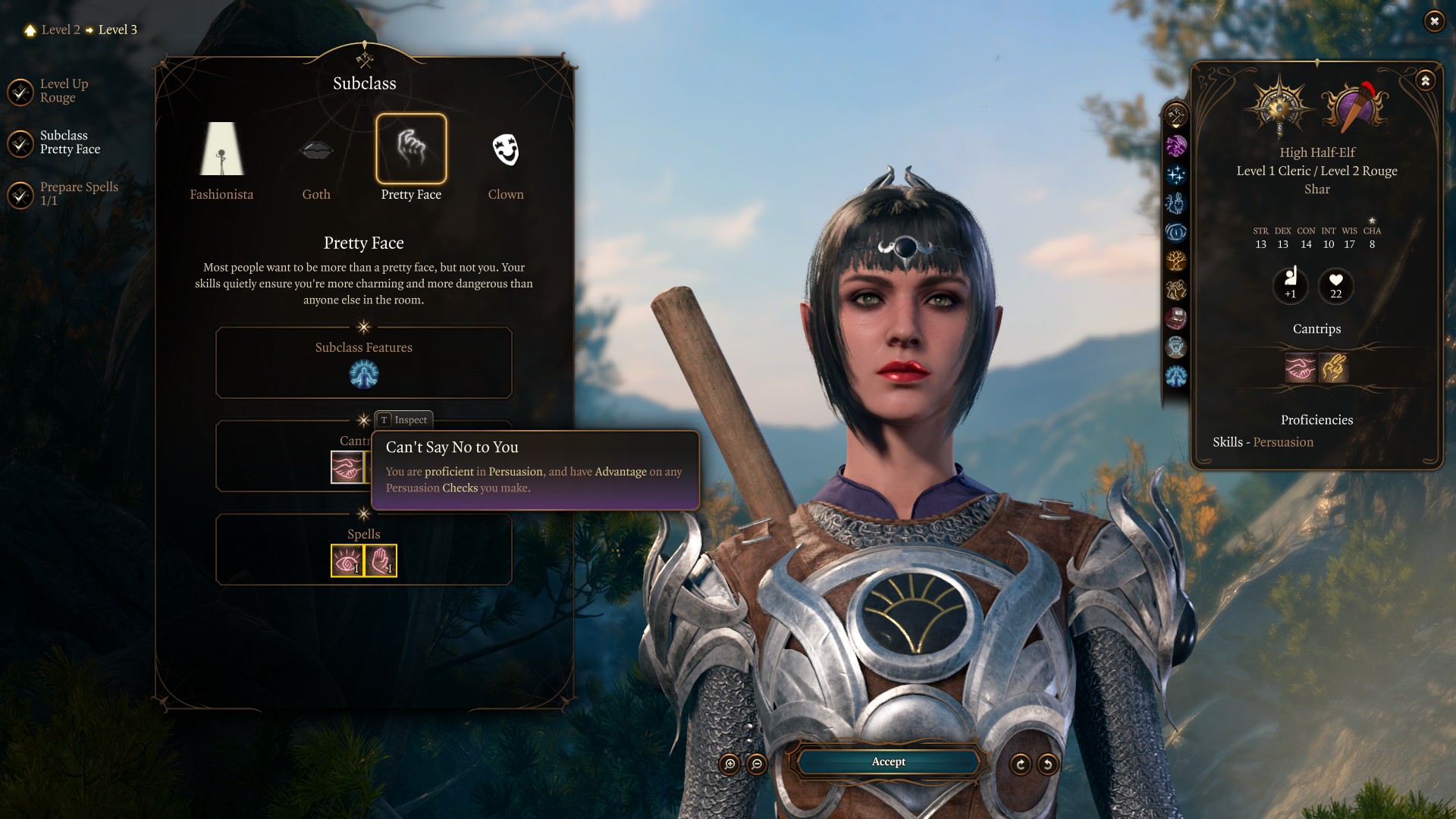Inspect the blue subclass feature icon
This screenshot has width=1456, height=819.
click(364, 375)
